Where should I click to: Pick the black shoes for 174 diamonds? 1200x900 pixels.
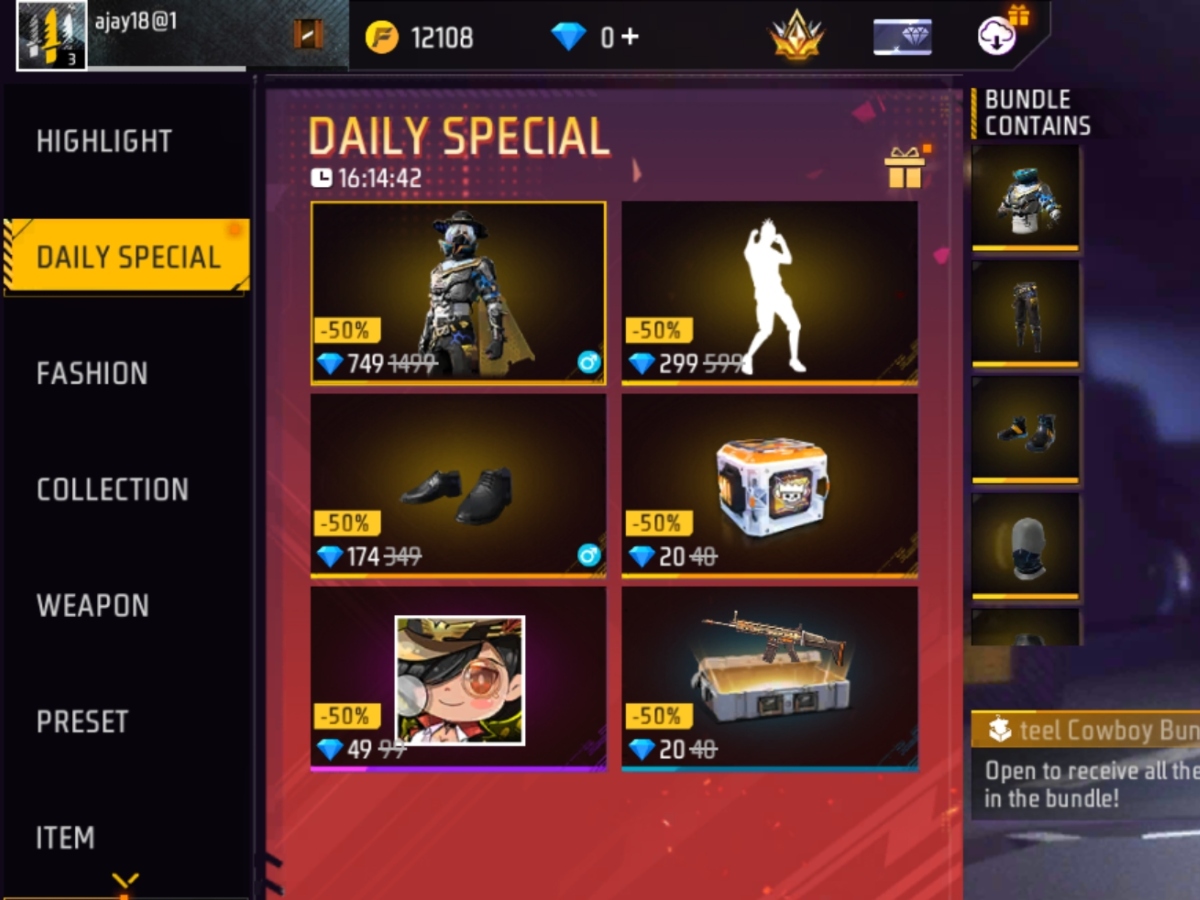[458, 485]
